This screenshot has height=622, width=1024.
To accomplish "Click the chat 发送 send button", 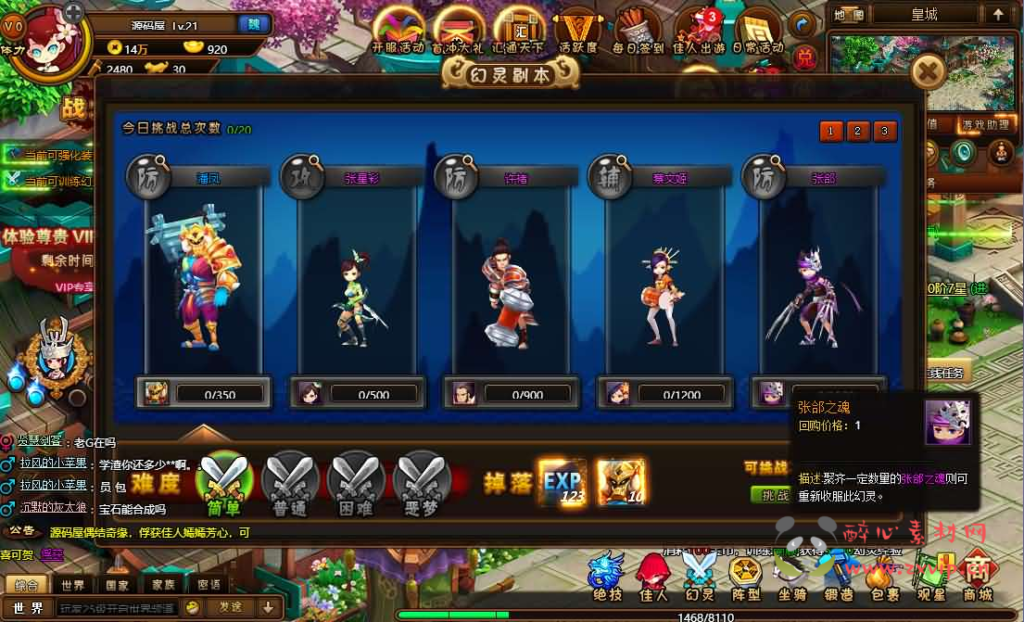I will pos(231,607).
